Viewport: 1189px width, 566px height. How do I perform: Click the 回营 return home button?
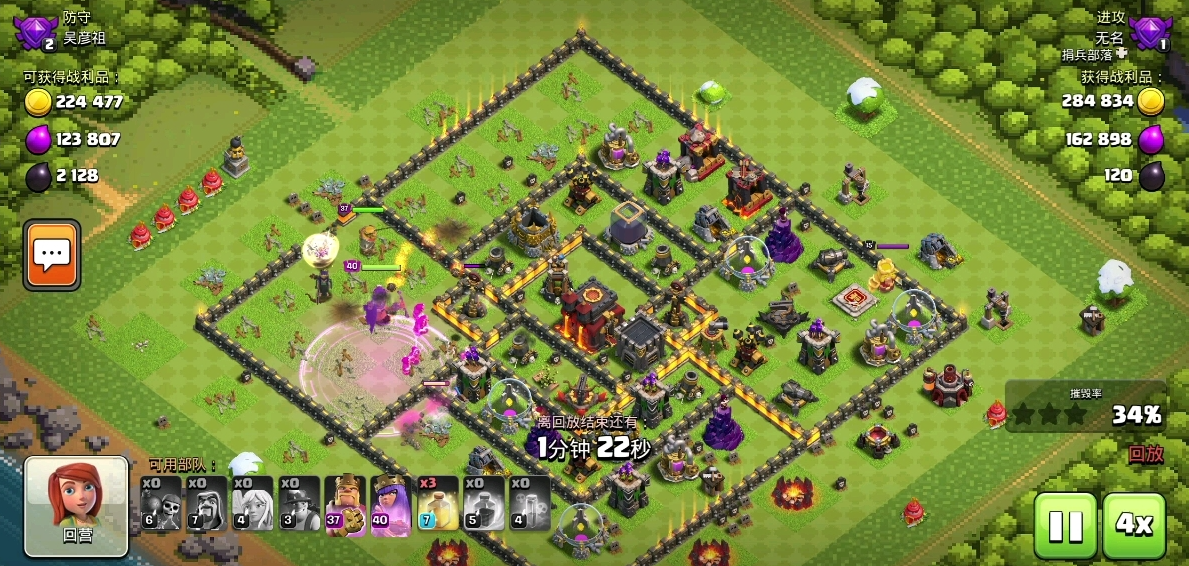pyautogui.click(x=77, y=505)
